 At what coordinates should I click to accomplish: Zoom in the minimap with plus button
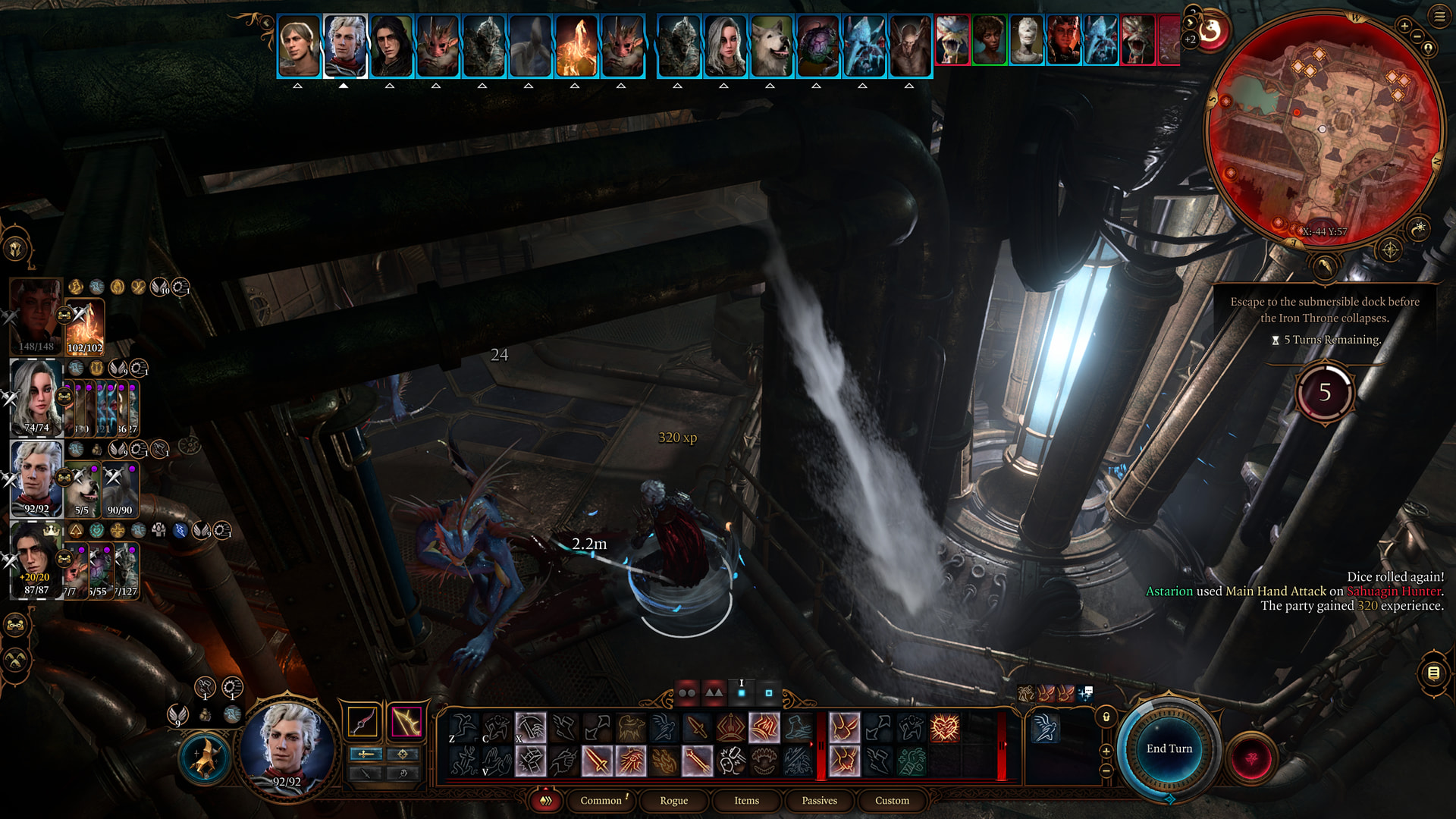point(1404,27)
